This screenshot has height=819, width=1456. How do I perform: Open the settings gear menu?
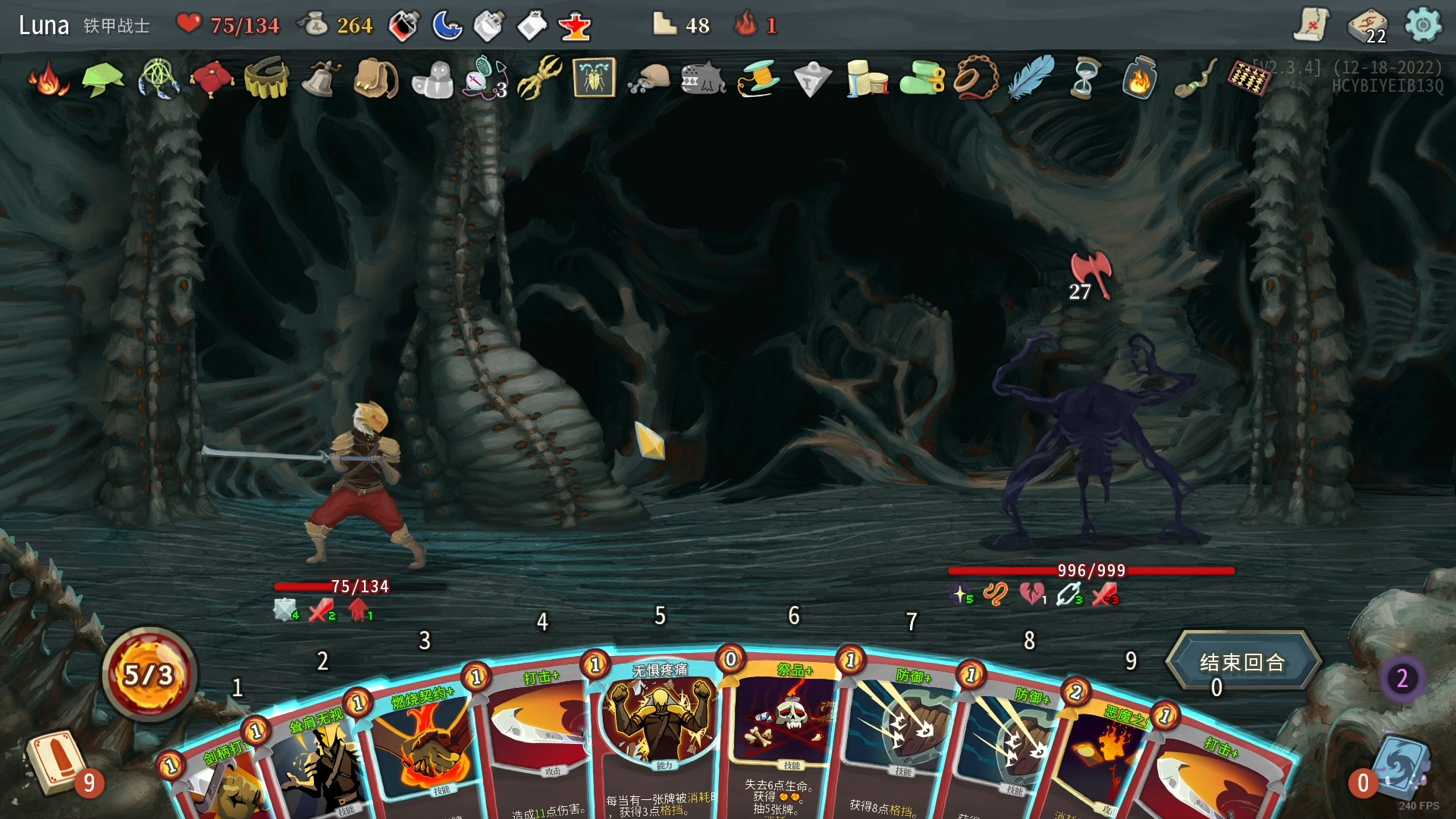[x=1423, y=25]
